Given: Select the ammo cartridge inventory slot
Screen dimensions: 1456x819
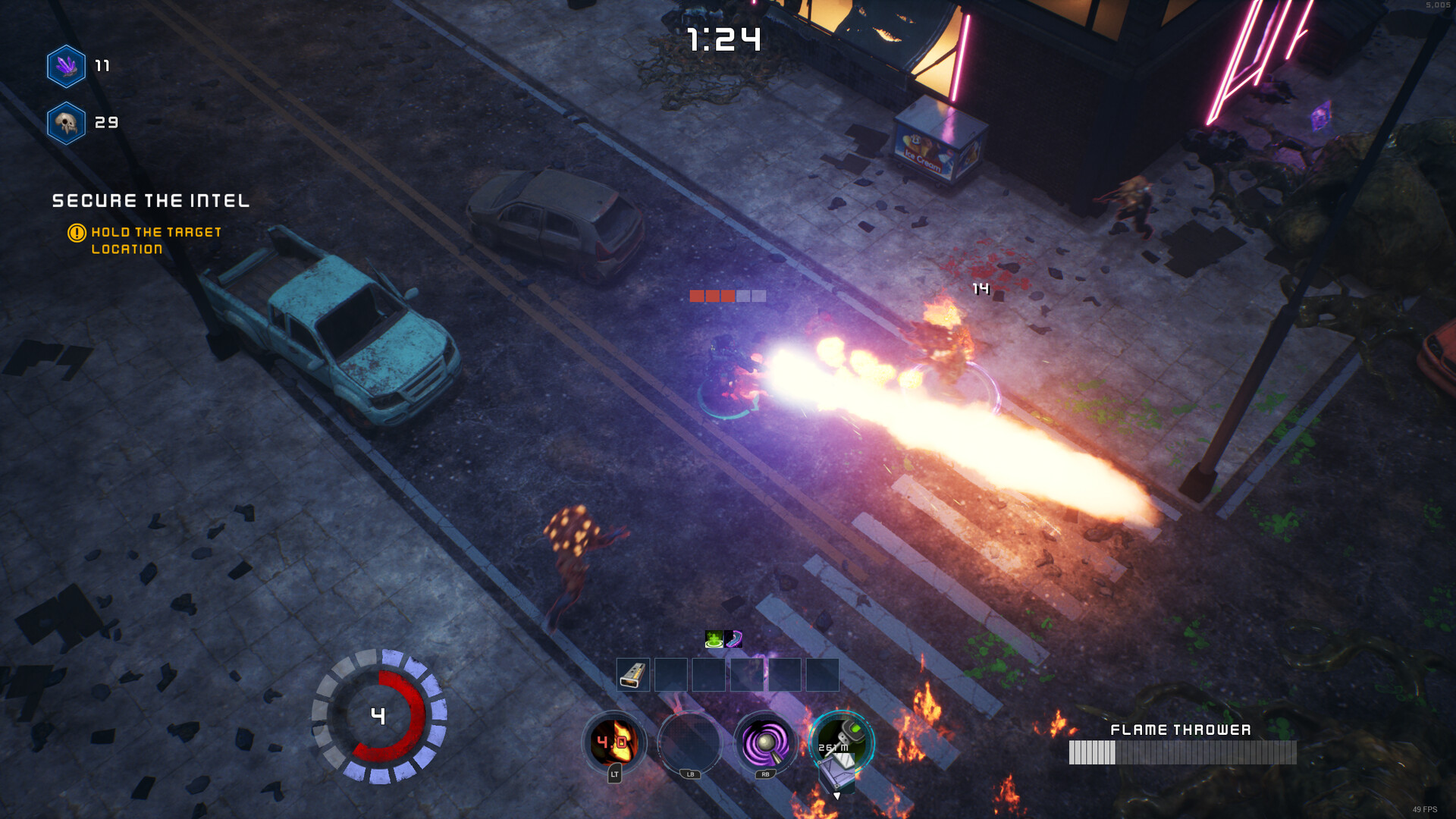Looking at the screenshot, I should click(633, 674).
